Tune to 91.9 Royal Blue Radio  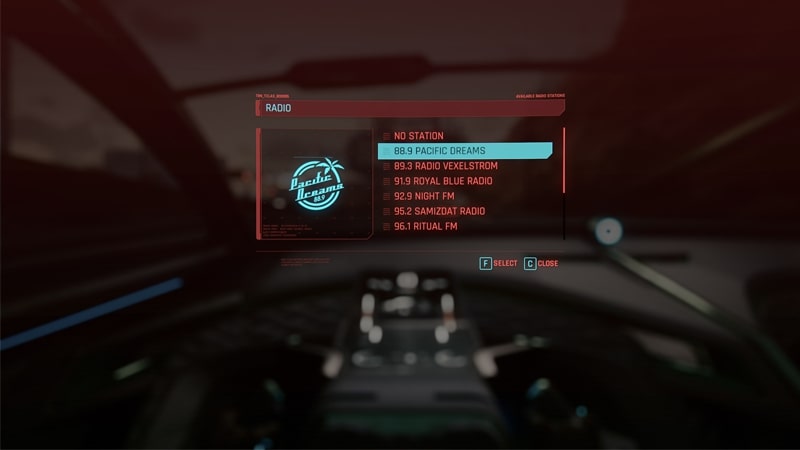point(443,181)
